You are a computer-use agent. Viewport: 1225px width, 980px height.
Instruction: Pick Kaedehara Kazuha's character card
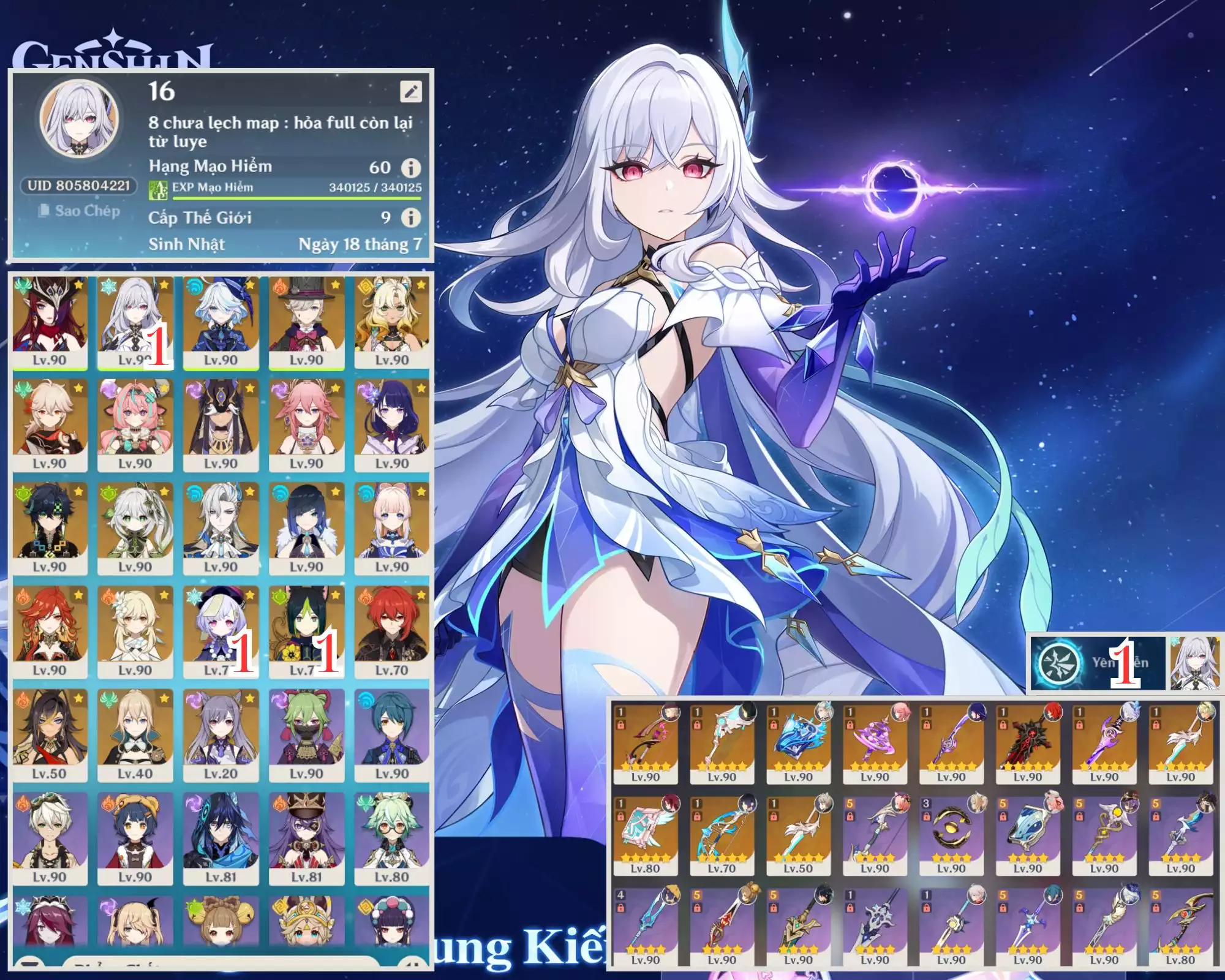point(50,424)
